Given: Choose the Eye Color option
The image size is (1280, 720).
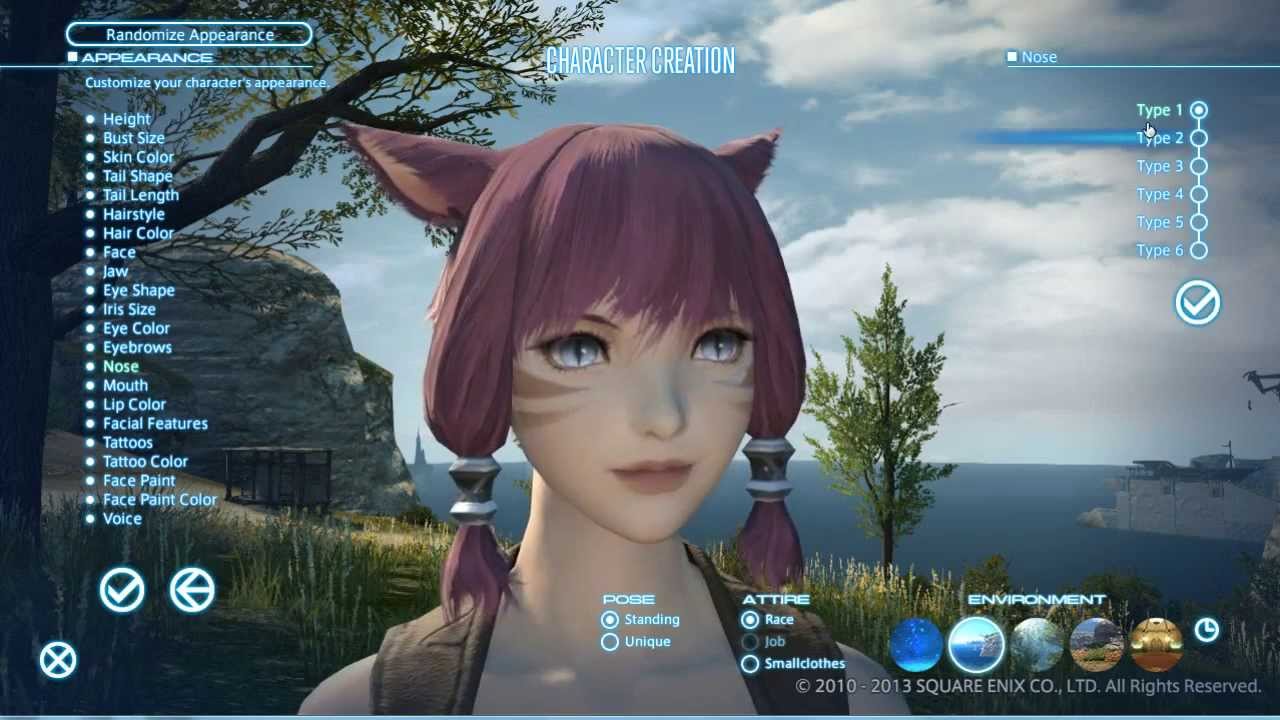Looking at the screenshot, I should click(x=136, y=328).
